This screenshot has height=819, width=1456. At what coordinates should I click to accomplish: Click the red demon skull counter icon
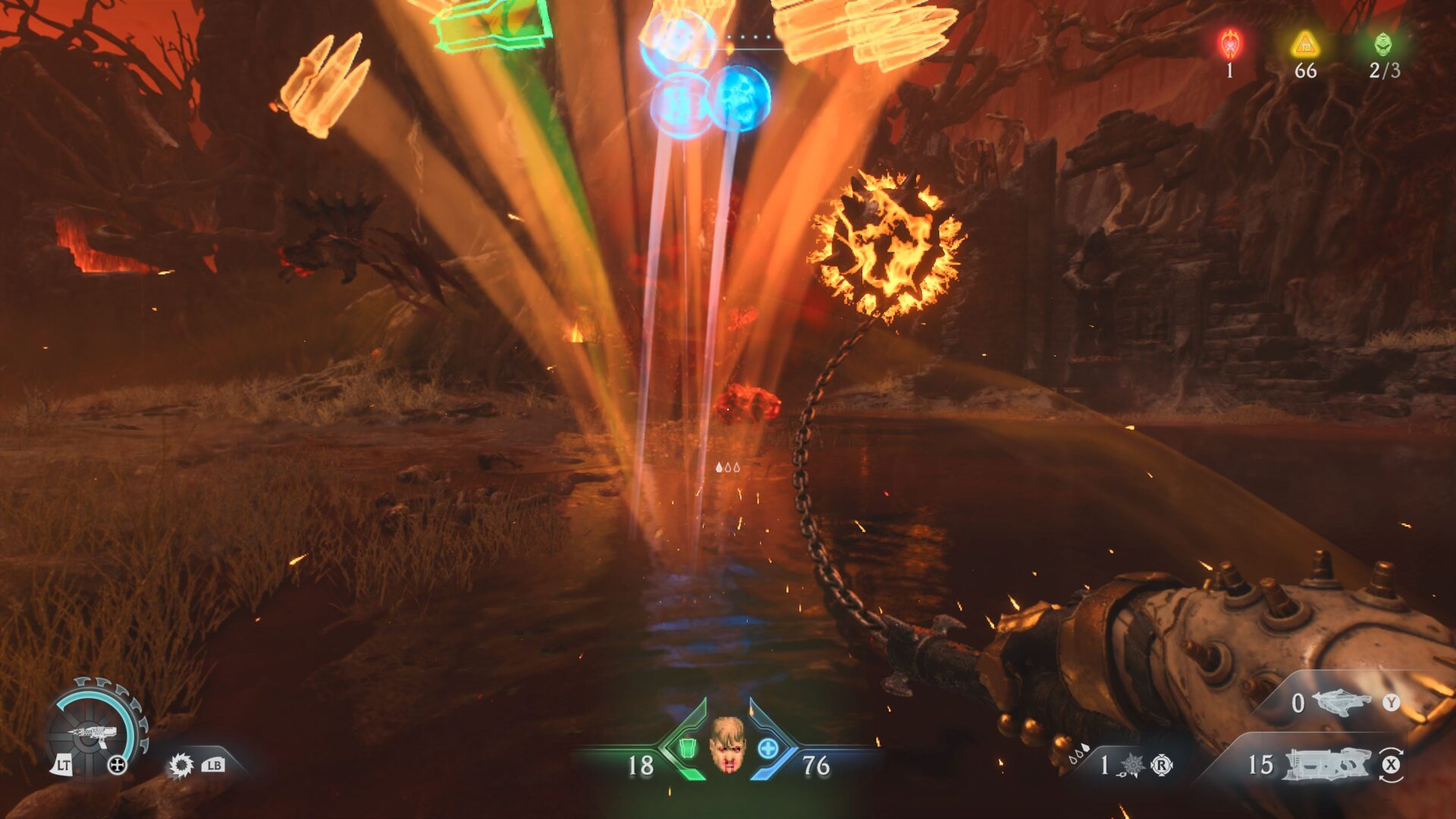[x=1229, y=45]
